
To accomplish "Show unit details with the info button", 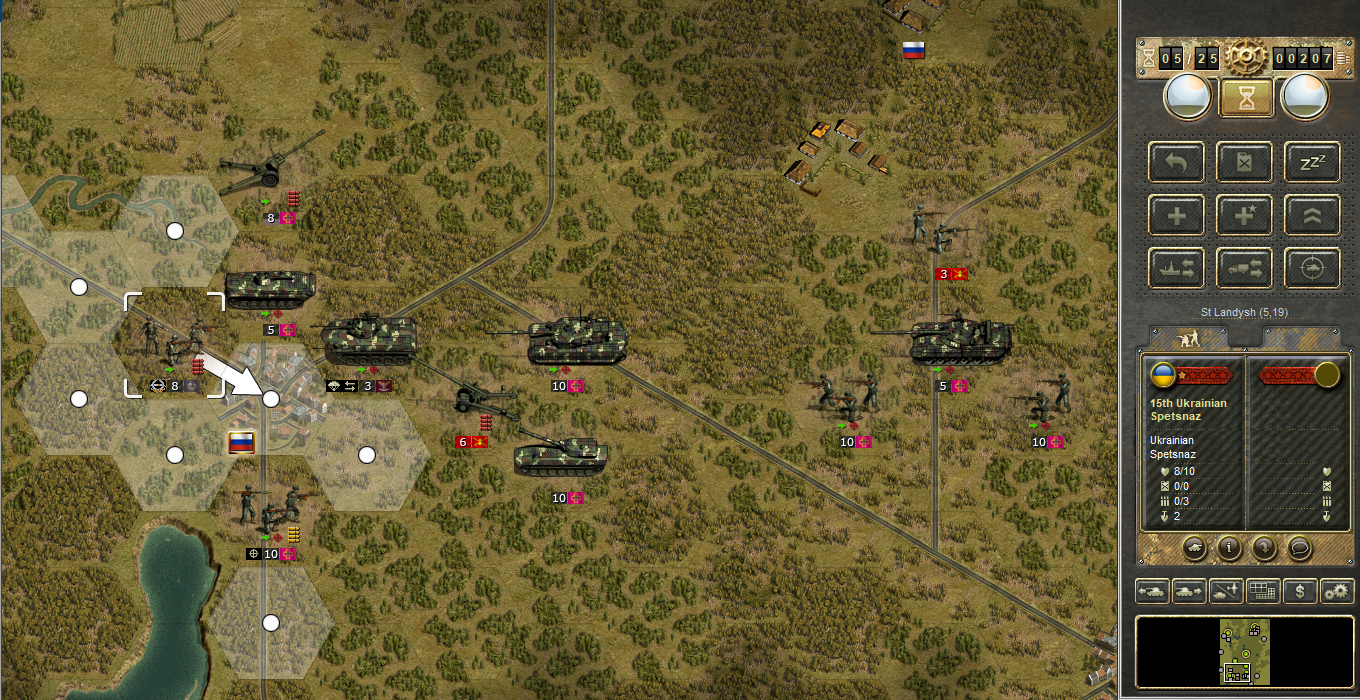I will [x=1230, y=547].
